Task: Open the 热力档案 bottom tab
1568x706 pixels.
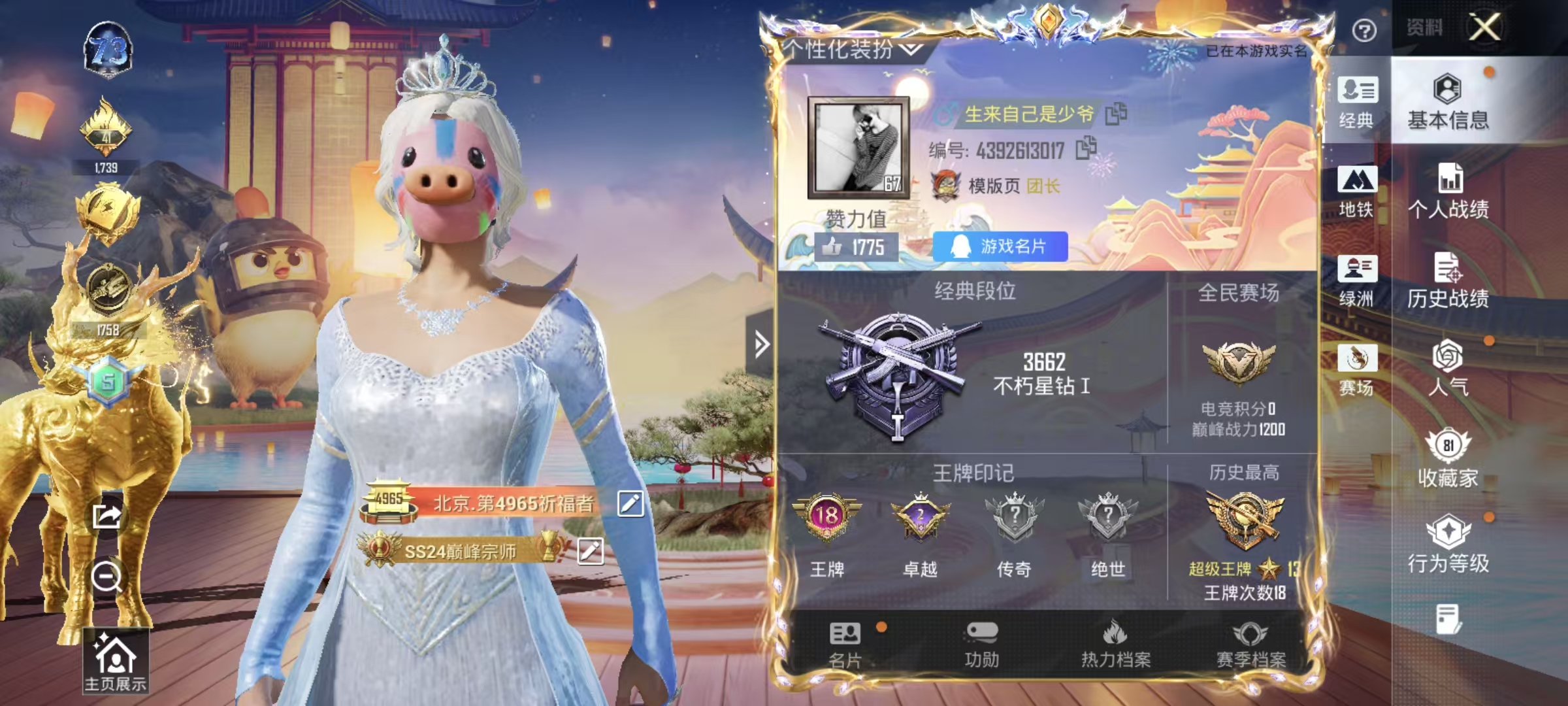Action: (1115, 645)
